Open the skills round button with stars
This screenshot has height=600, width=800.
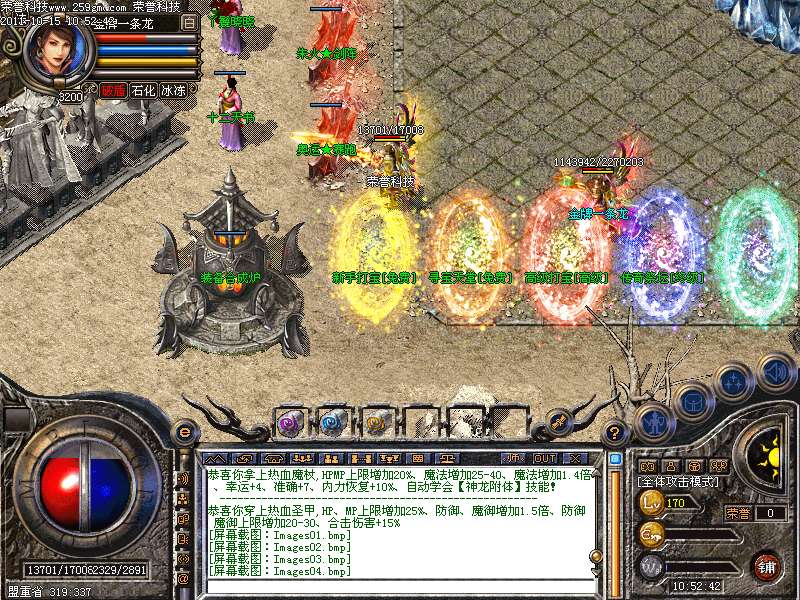coord(735,381)
